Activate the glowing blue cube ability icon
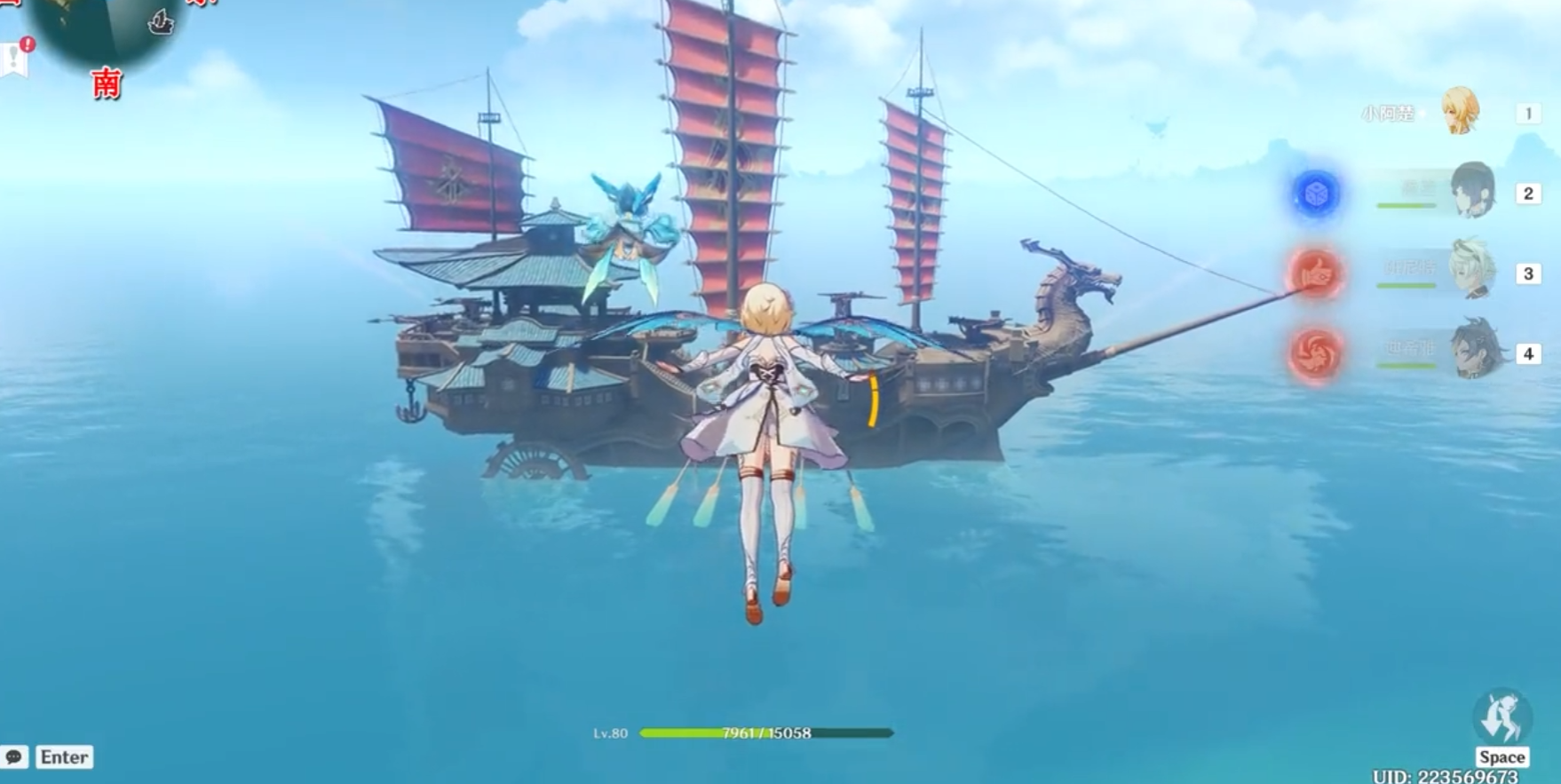This screenshot has width=1561, height=784. 1316,194
